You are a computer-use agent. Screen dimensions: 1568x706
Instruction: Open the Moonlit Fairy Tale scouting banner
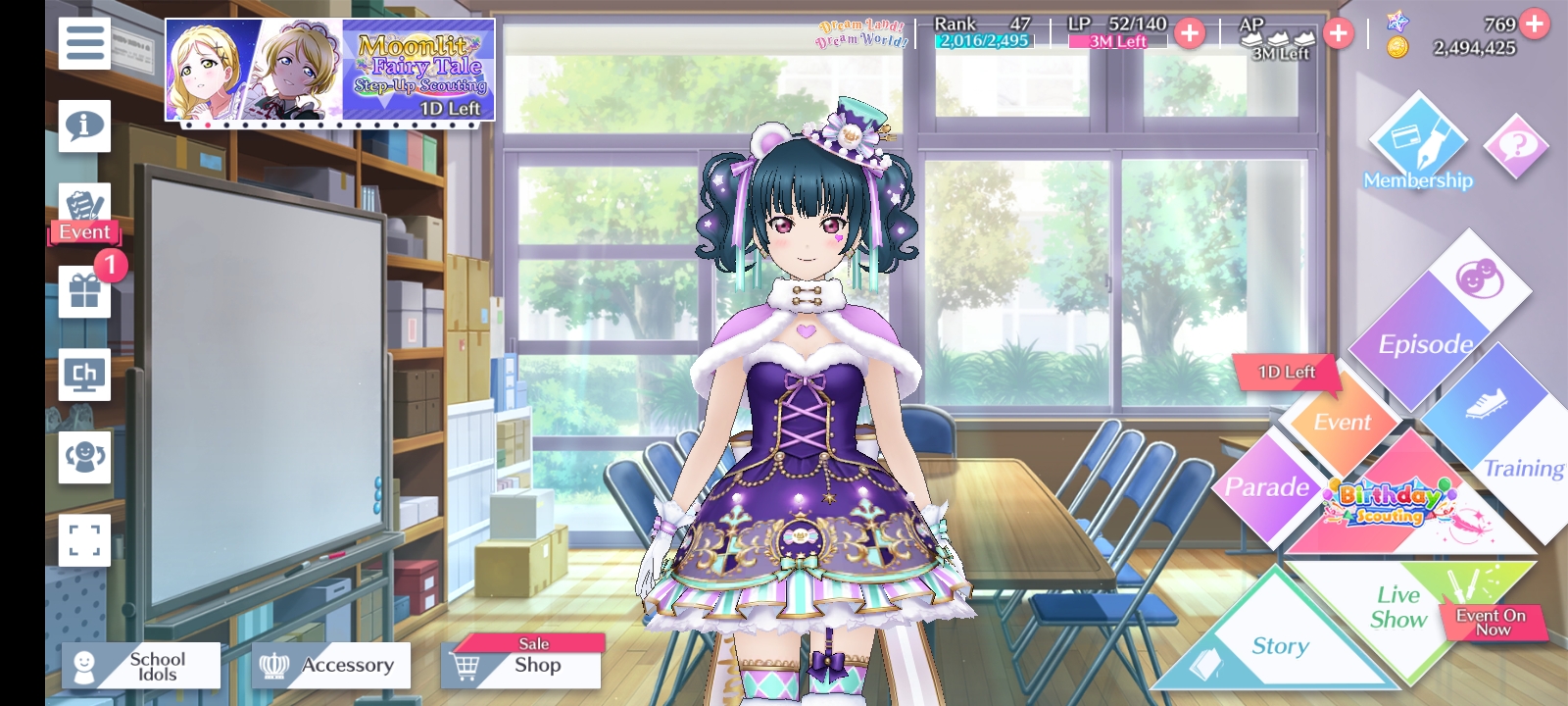pyautogui.click(x=329, y=71)
